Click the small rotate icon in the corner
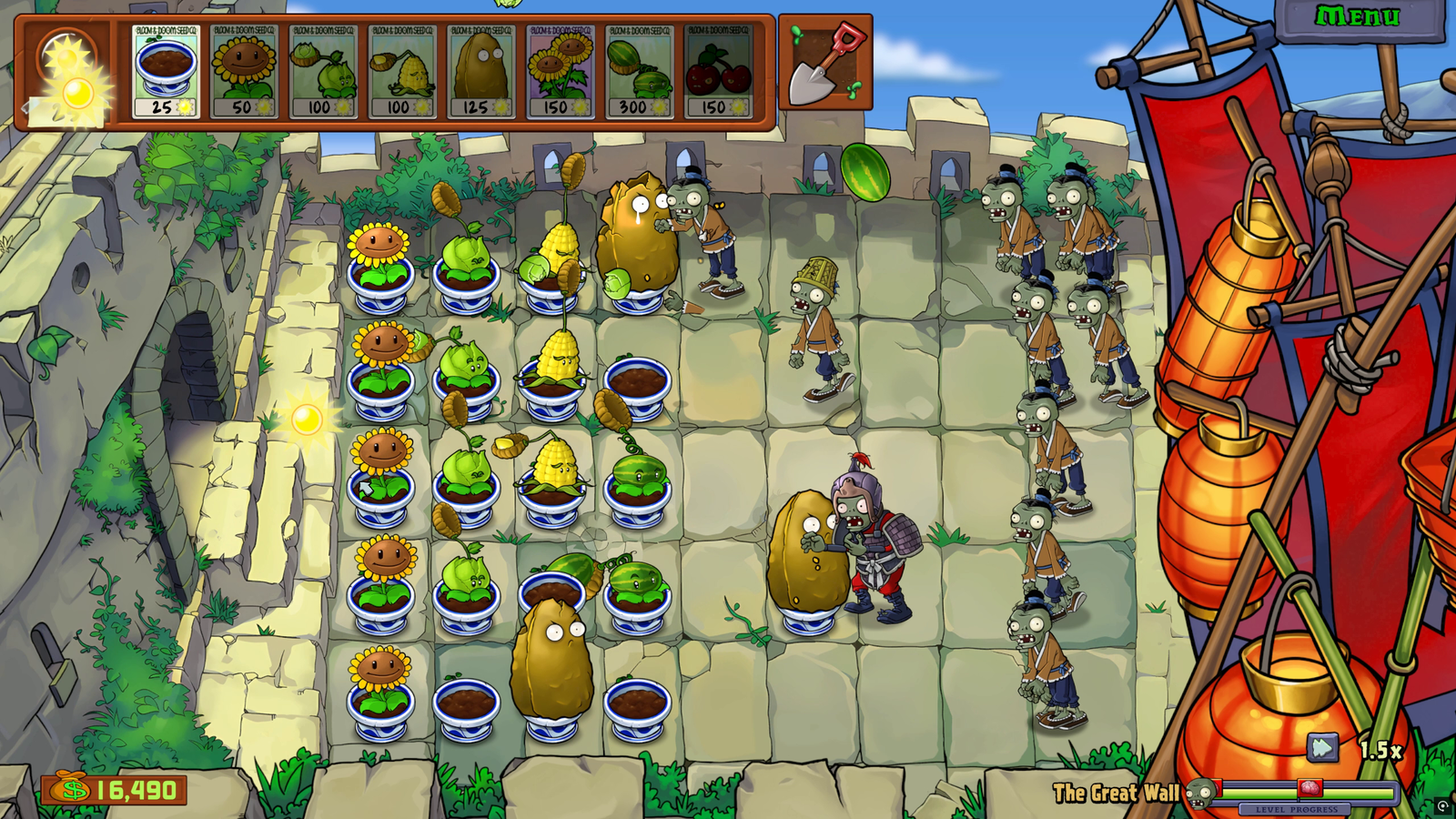The height and width of the screenshot is (819, 1456). [x=1442, y=806]
